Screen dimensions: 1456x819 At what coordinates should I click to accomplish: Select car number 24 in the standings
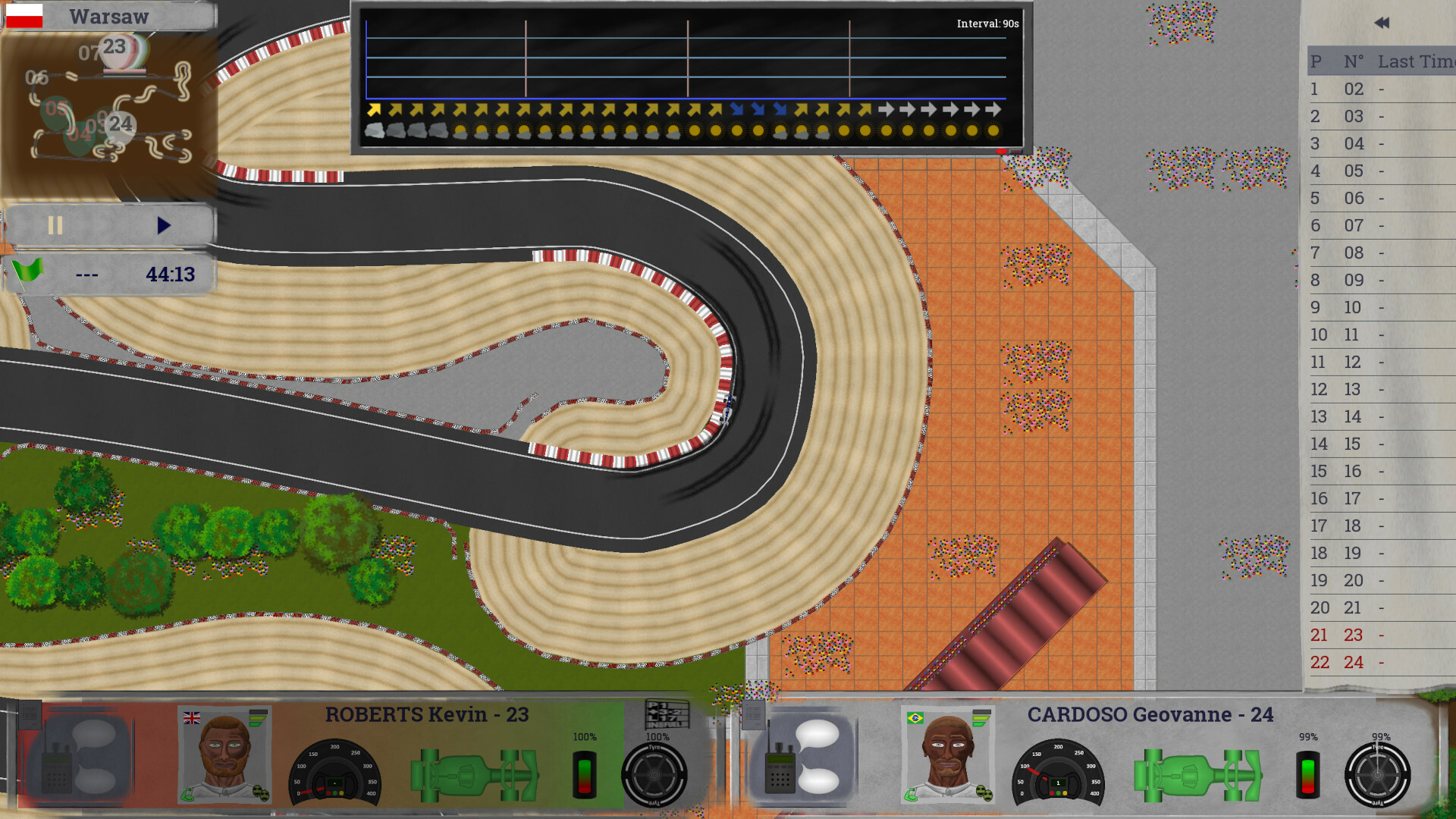(1352, 662)
